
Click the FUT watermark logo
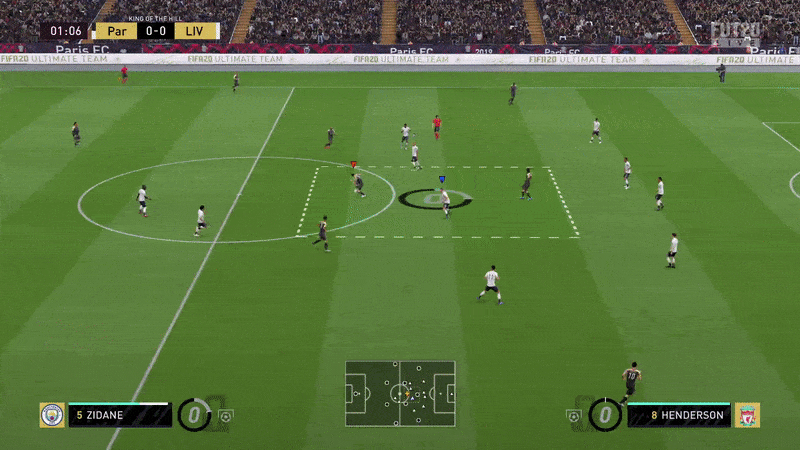(735, 31)
